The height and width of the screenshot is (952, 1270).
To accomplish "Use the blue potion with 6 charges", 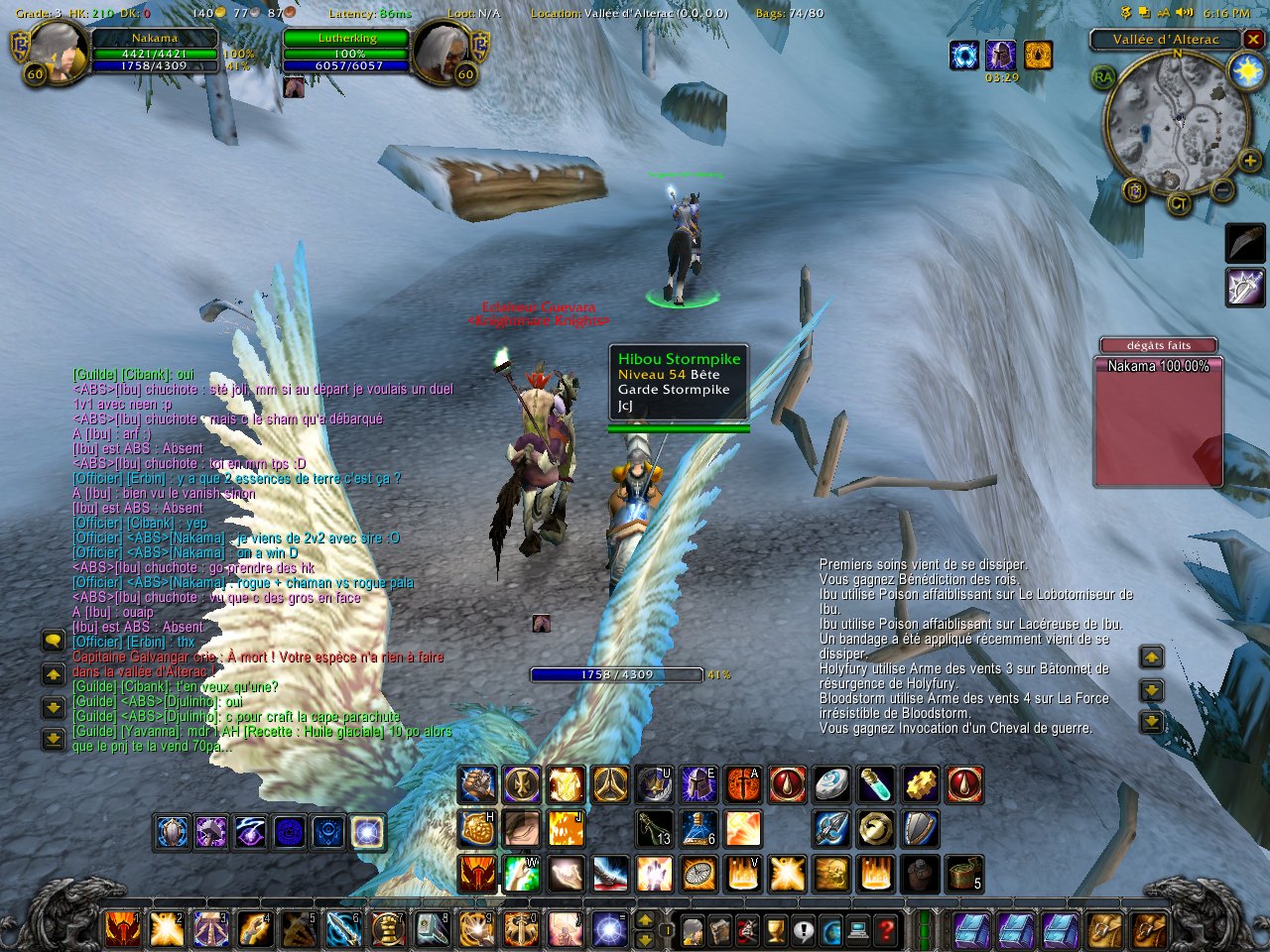I will [698, 829].
